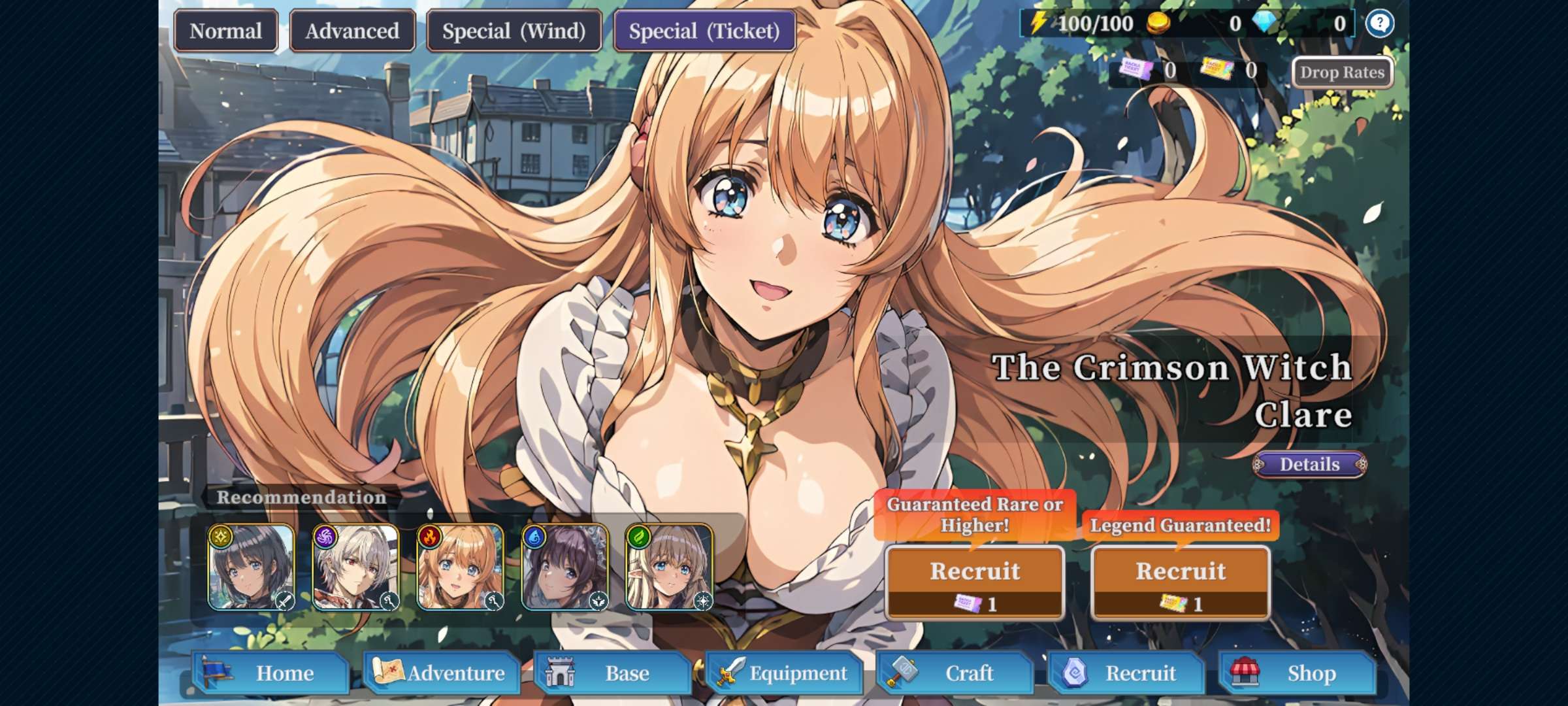Viewport: 1568px width, 706px height.
Task: Show the Drop Rates
Action: point(1342,72)
